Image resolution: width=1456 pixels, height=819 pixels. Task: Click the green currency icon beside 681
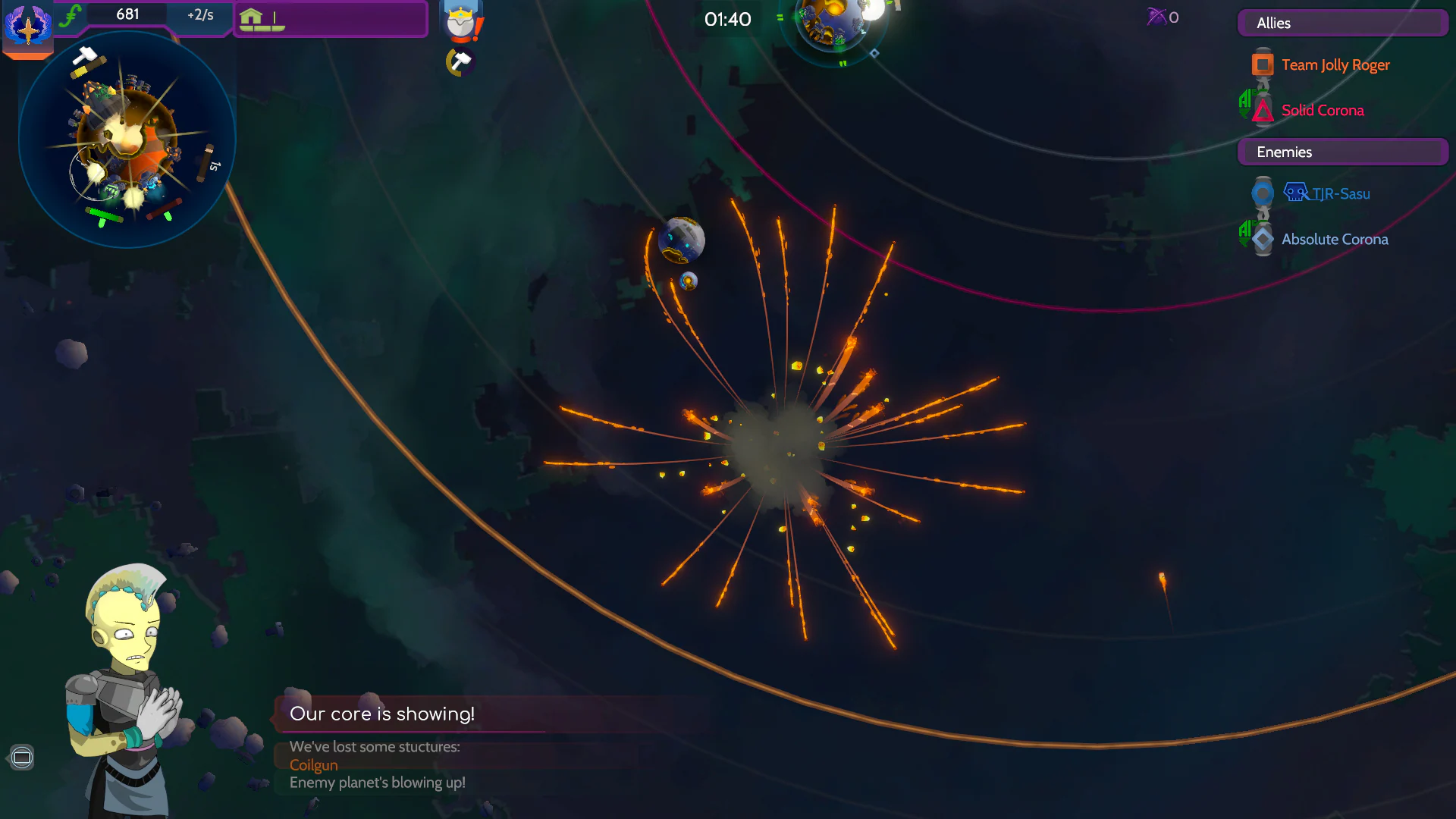tap(72, 14)
